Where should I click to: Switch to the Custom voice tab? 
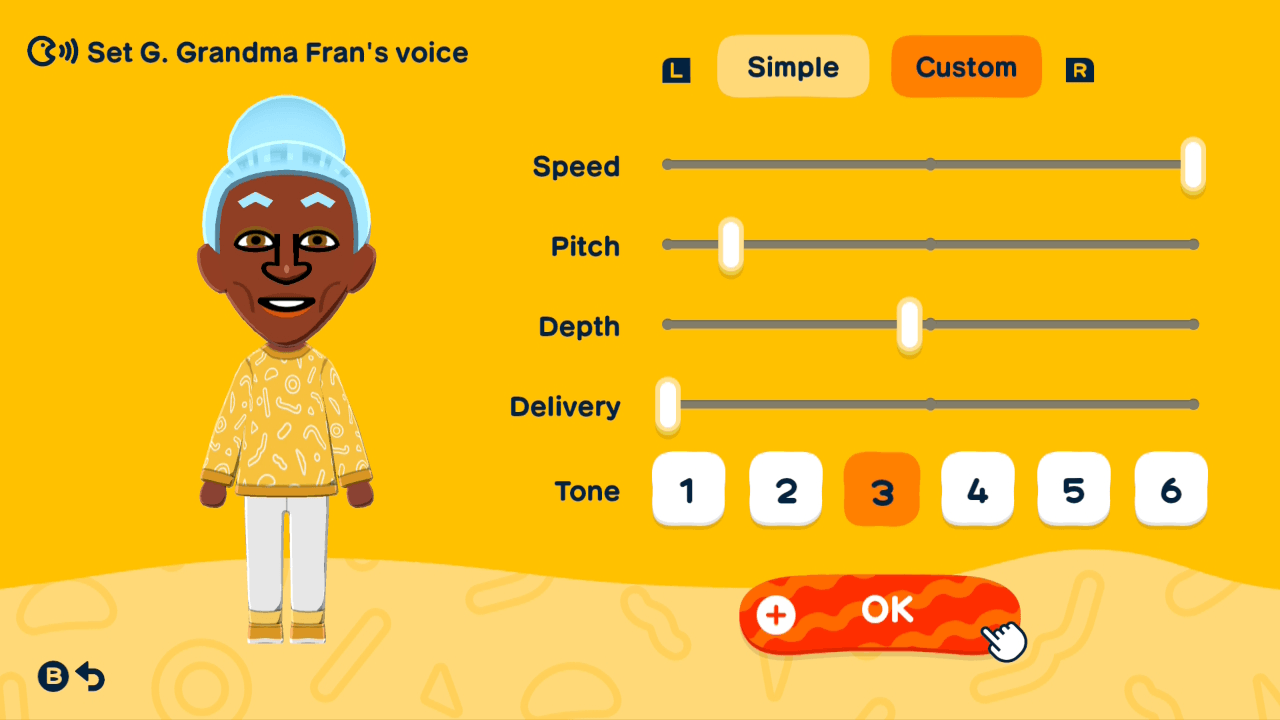966,66
